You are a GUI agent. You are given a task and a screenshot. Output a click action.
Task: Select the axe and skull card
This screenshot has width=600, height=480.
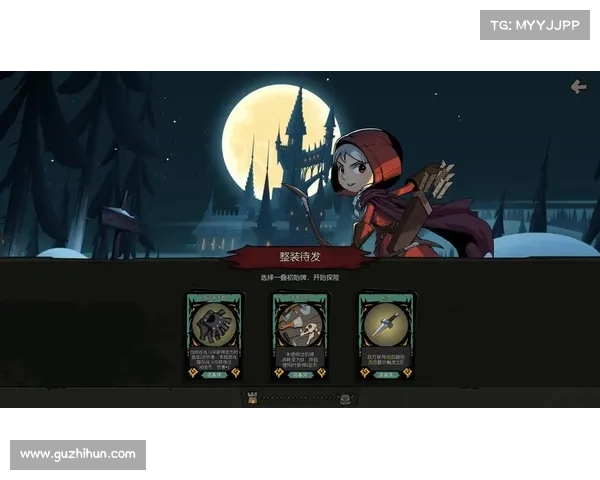(x=301, y=335)
